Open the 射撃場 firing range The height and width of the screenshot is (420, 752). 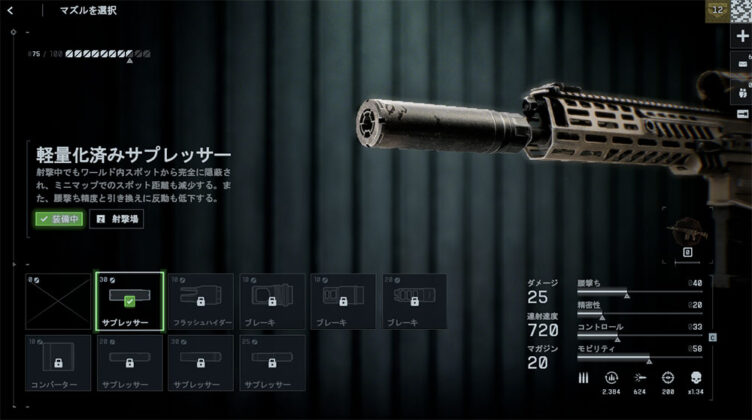117,219
